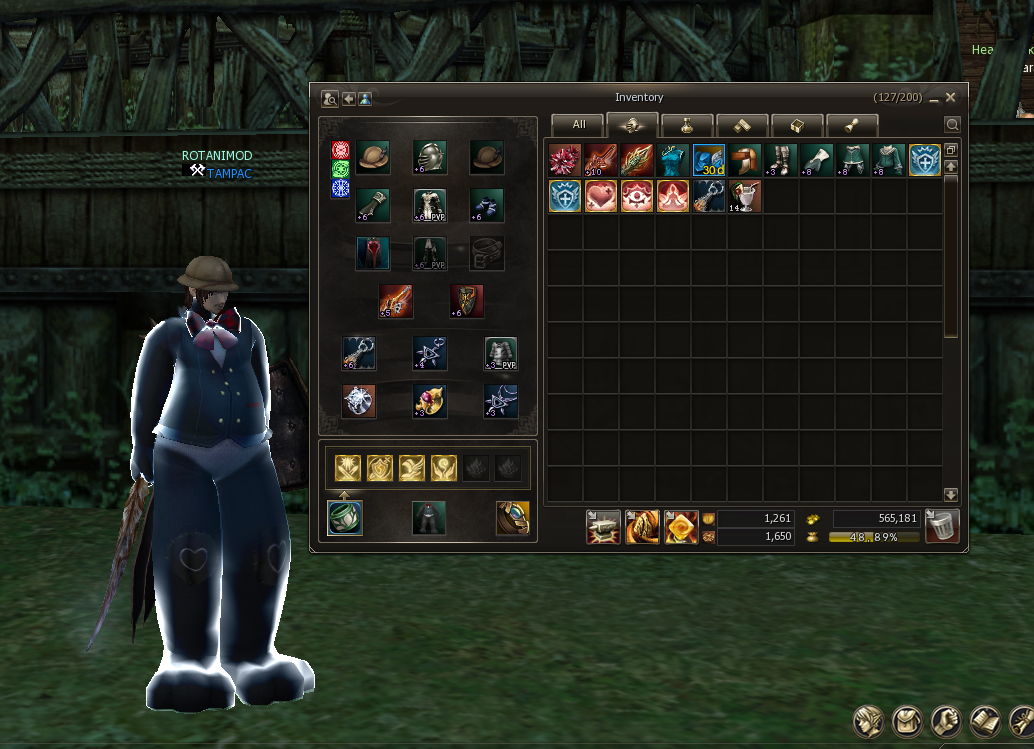This screenshot has width=1034, height=749.
Task: Open the open-book menu icon
Action: 985,720
